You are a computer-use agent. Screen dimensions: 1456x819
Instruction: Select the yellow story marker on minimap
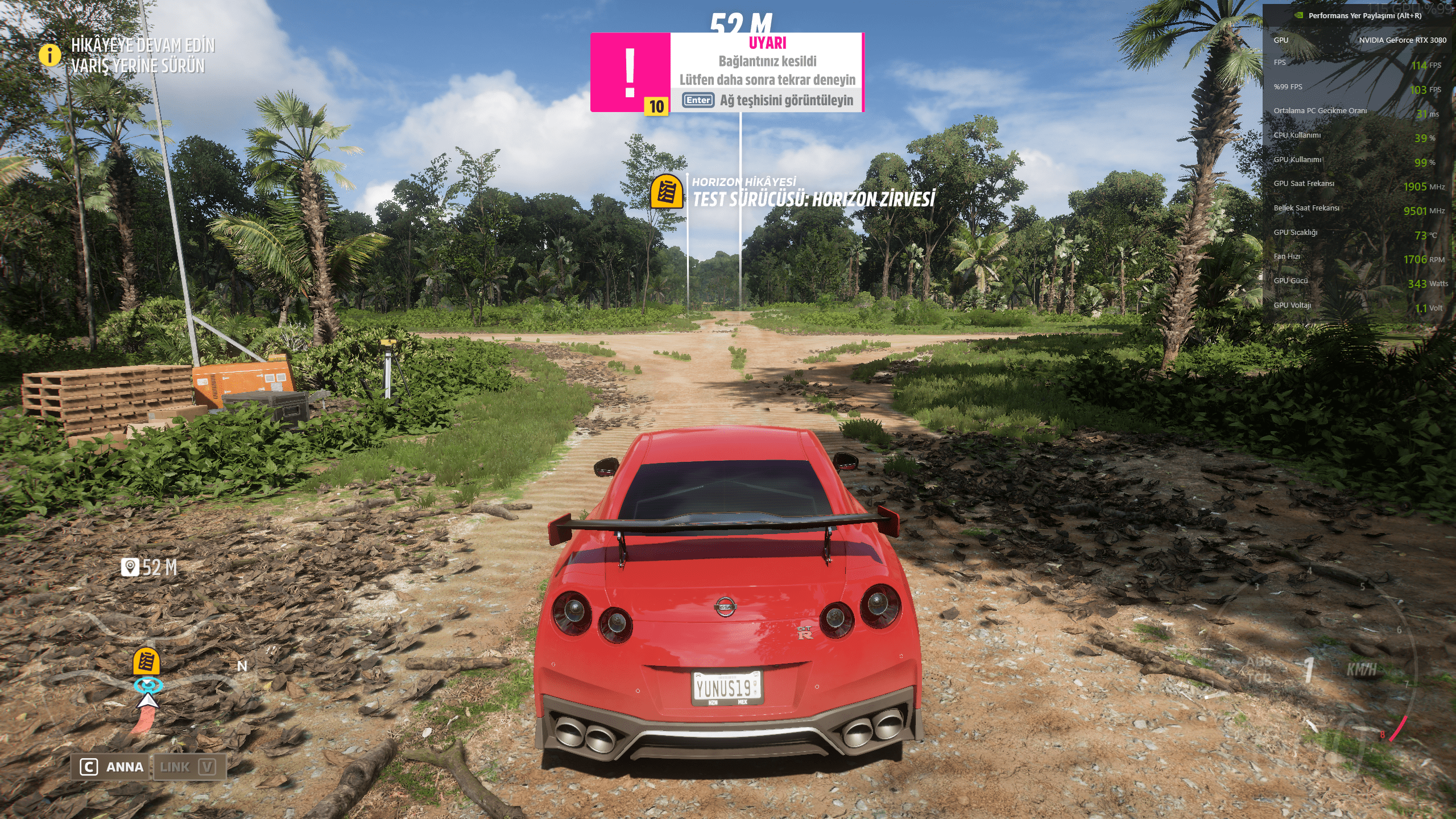pos(146,661)
